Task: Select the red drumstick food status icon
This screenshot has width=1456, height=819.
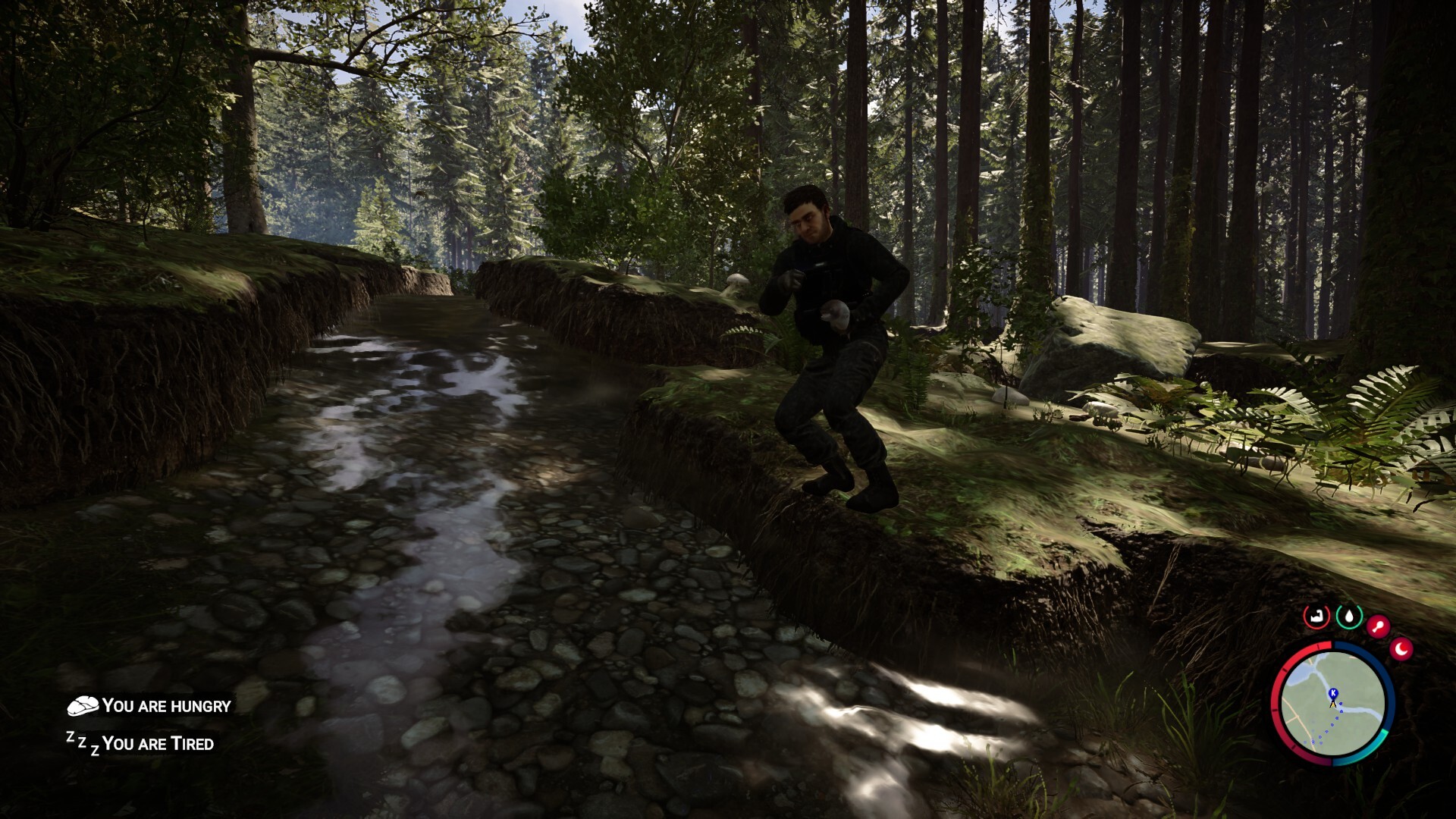Action: point(1378,625)
